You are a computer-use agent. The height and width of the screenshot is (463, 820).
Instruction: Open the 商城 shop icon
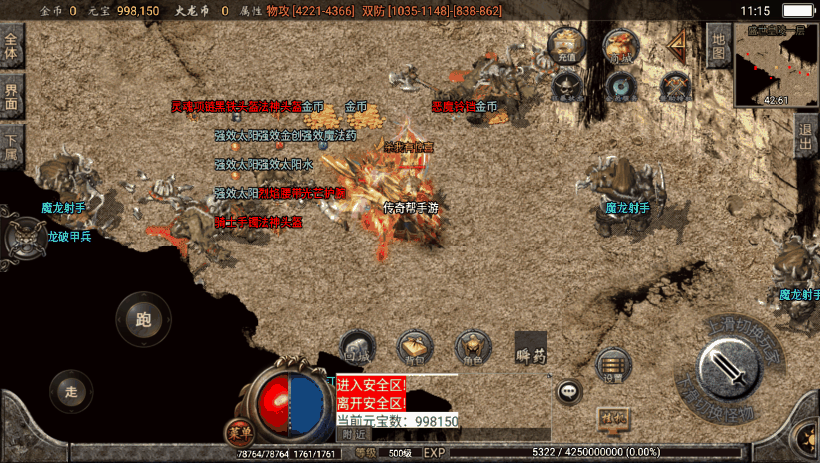[620, 46]
